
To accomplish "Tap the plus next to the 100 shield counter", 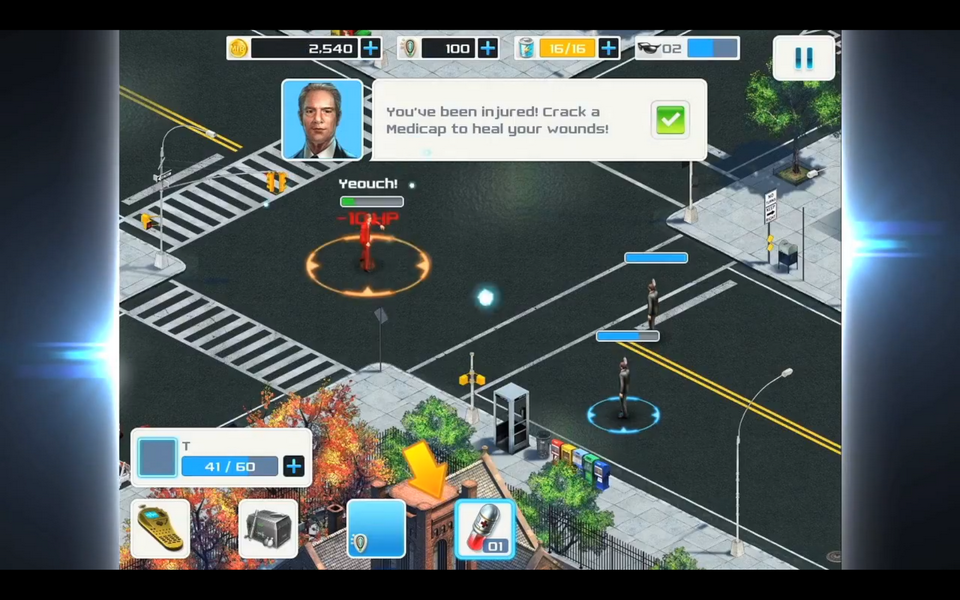I will (x=488, y=48).
